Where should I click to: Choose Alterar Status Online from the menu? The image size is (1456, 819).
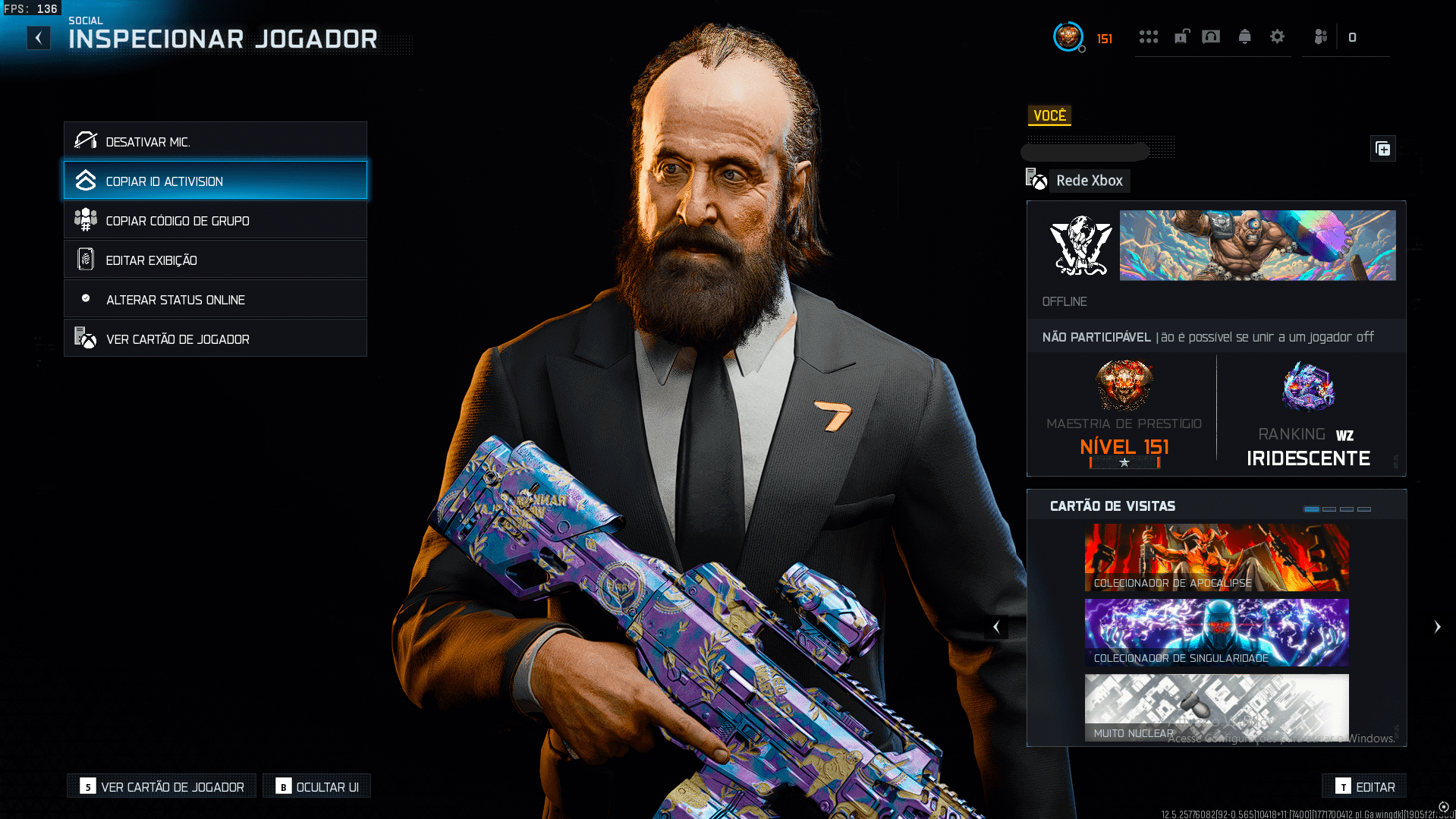pos(215,298)
